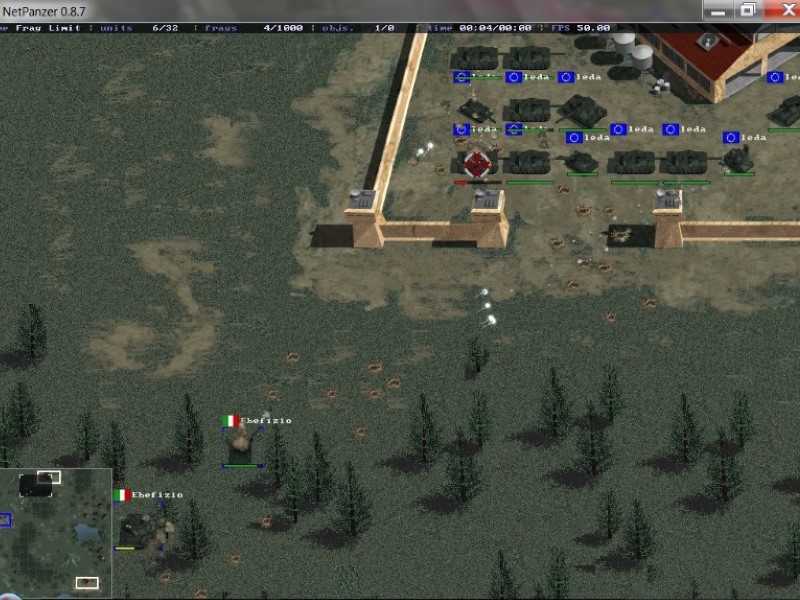Select the Ehefizio unit with the green health bar
This screenshot has height=600, width=800.
(x=242, y=447)
